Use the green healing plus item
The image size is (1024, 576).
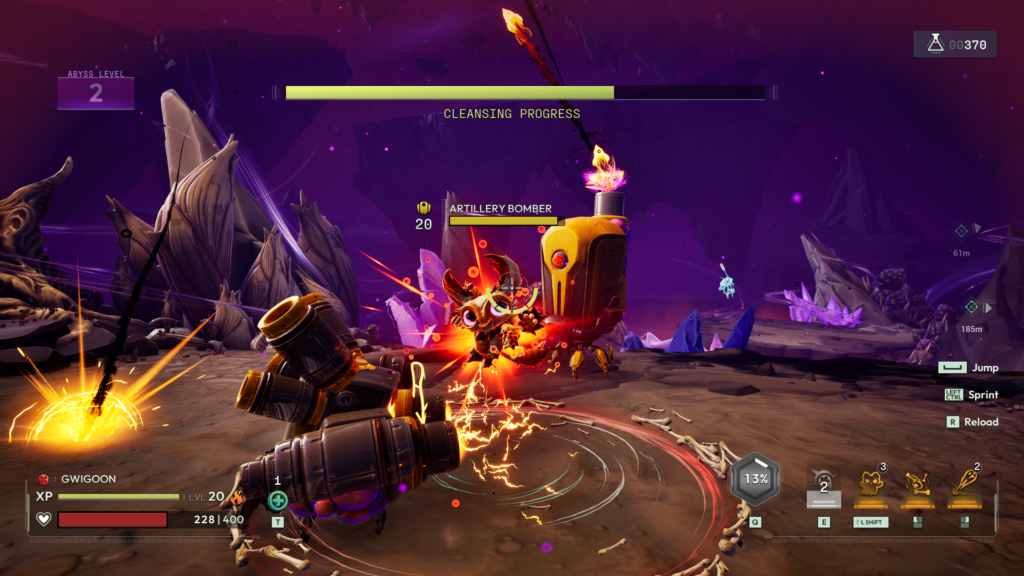click(278, 500)
